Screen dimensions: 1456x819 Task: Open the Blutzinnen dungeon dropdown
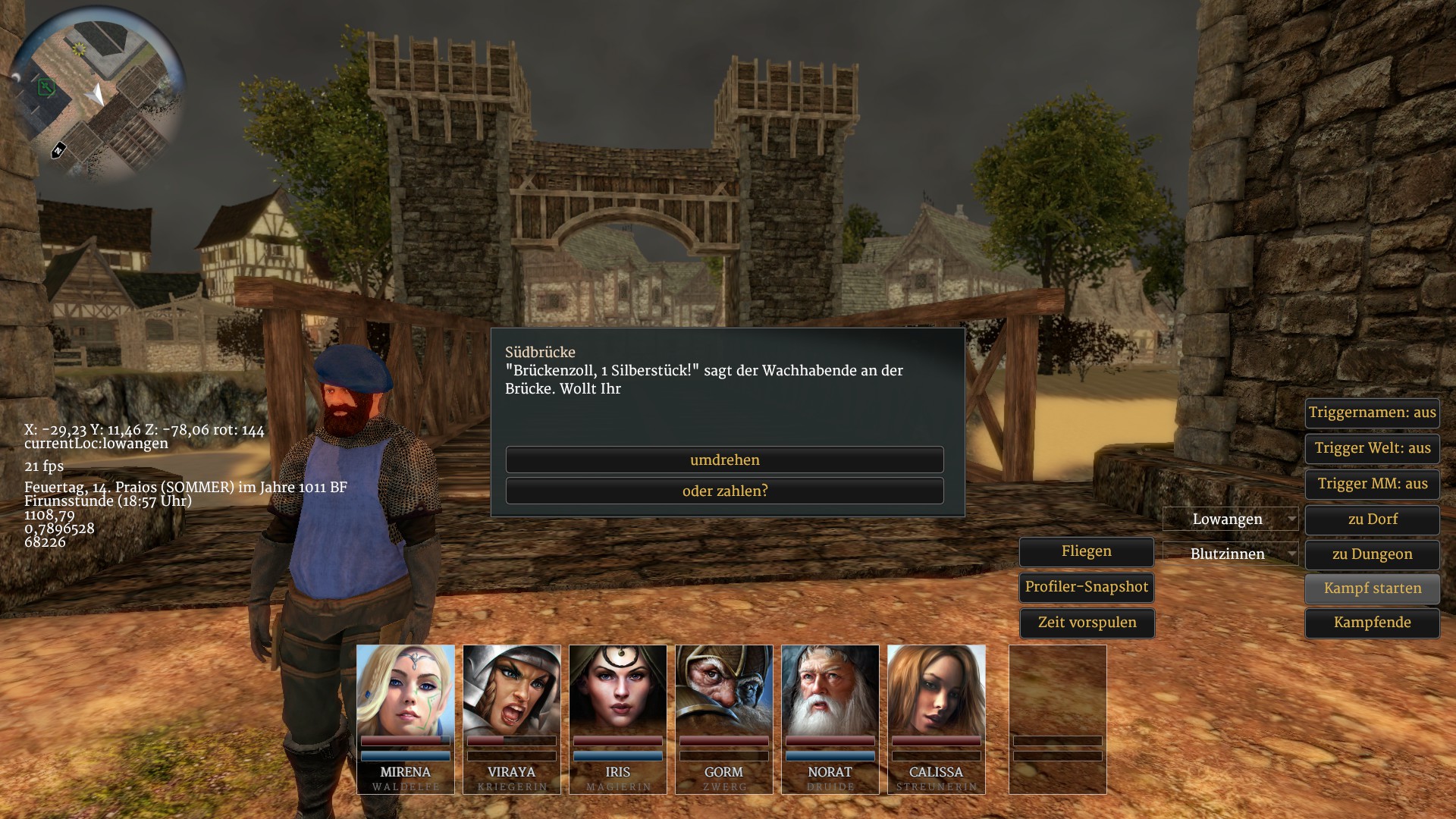click(x=1230, y=554)
